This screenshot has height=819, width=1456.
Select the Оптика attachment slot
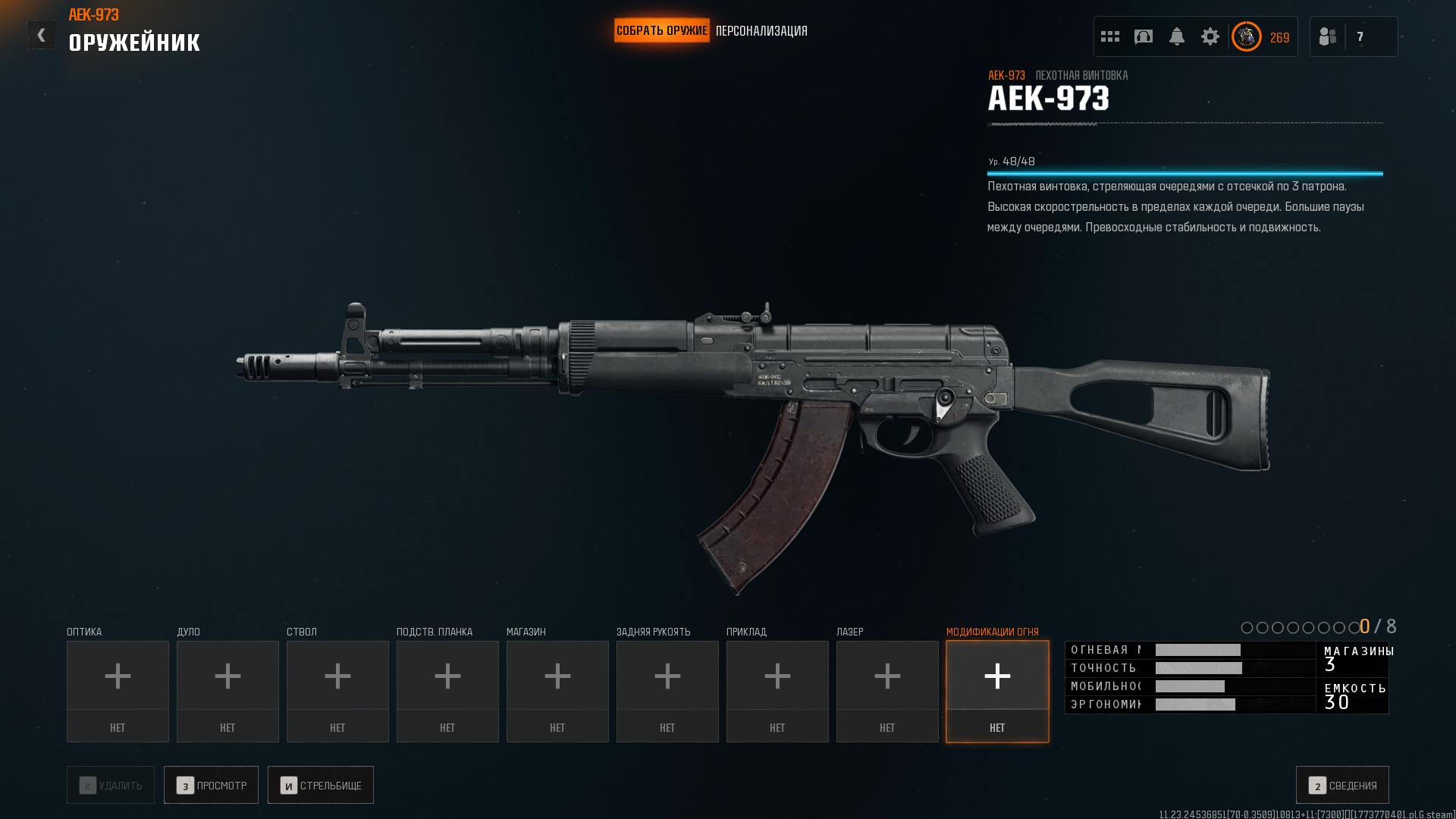tap(118, 691)
